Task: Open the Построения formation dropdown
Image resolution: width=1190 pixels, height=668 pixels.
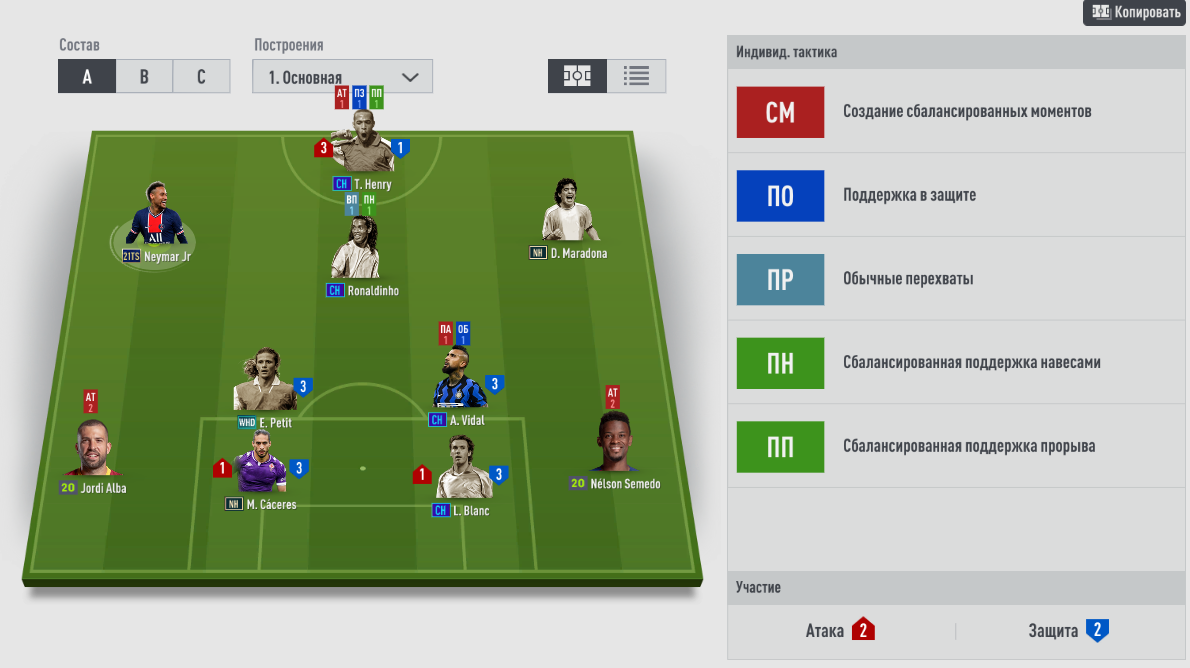Action: click(342, 77)
